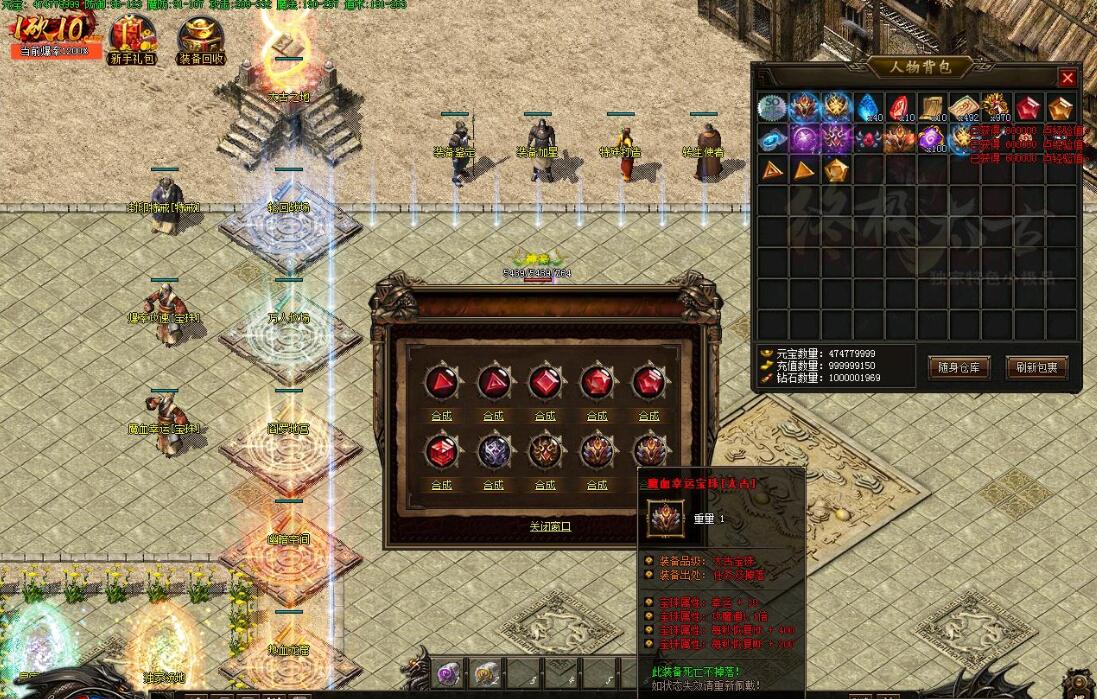Image resolution: width=1097 pixels, height=699 pixels.
Task: Select the purple orb in the bottom hotbar
Action: pyautogui.click(x=447, y=674)
